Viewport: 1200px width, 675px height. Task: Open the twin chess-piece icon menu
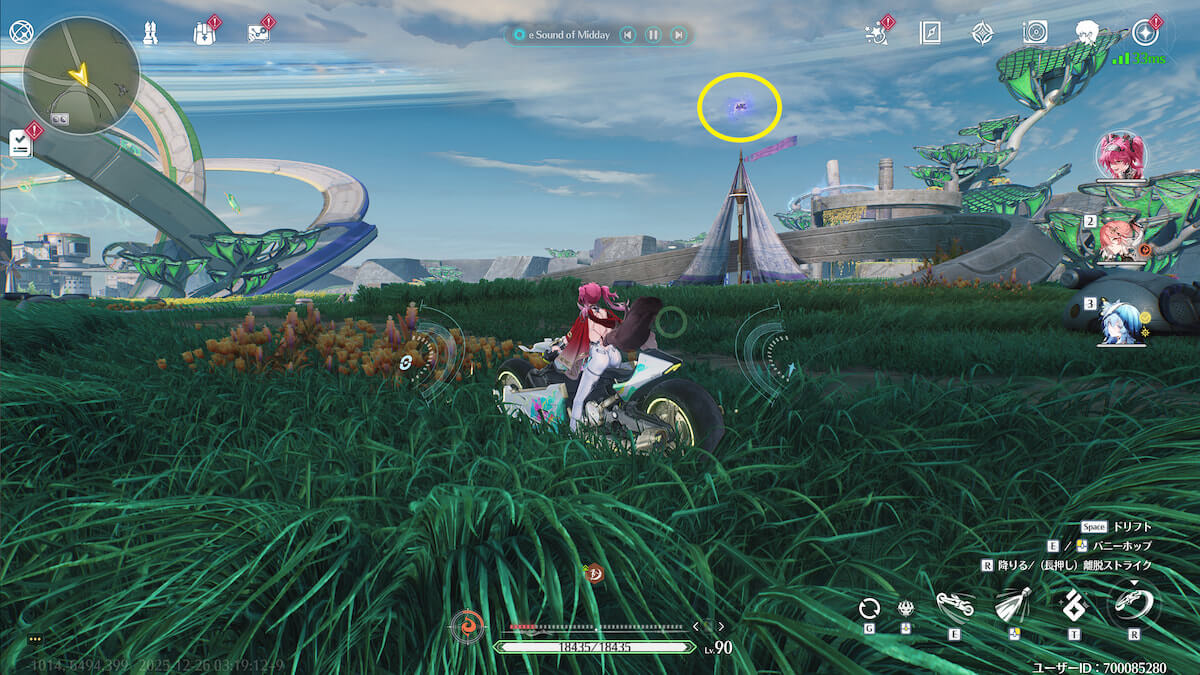150,32
